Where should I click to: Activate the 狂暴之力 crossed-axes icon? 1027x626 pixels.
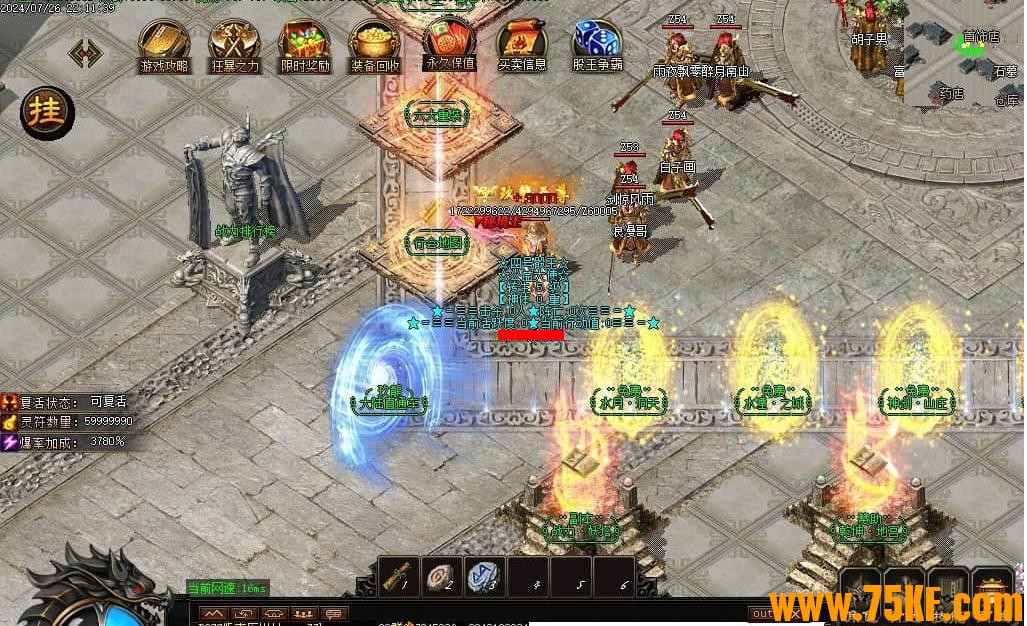[235, 42]
